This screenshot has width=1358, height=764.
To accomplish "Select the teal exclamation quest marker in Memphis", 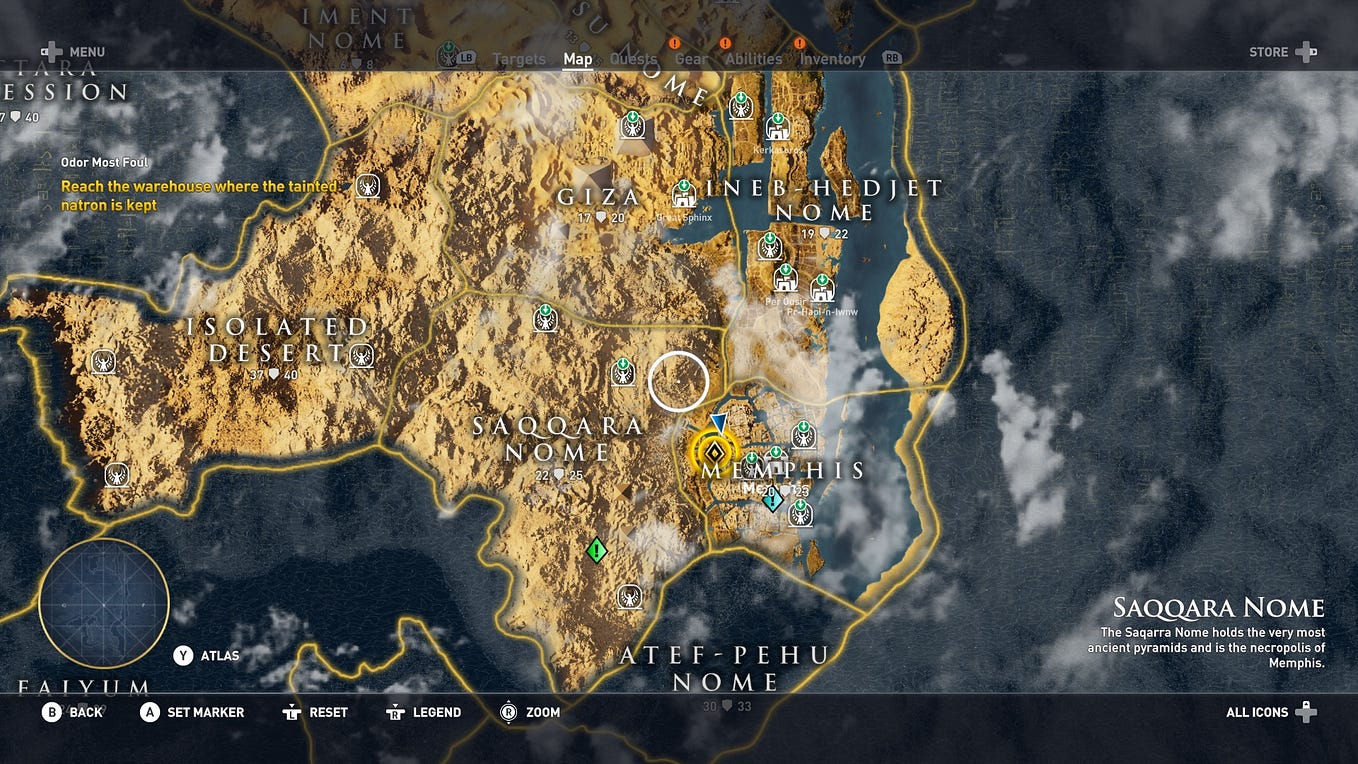I will pos(772,499).
